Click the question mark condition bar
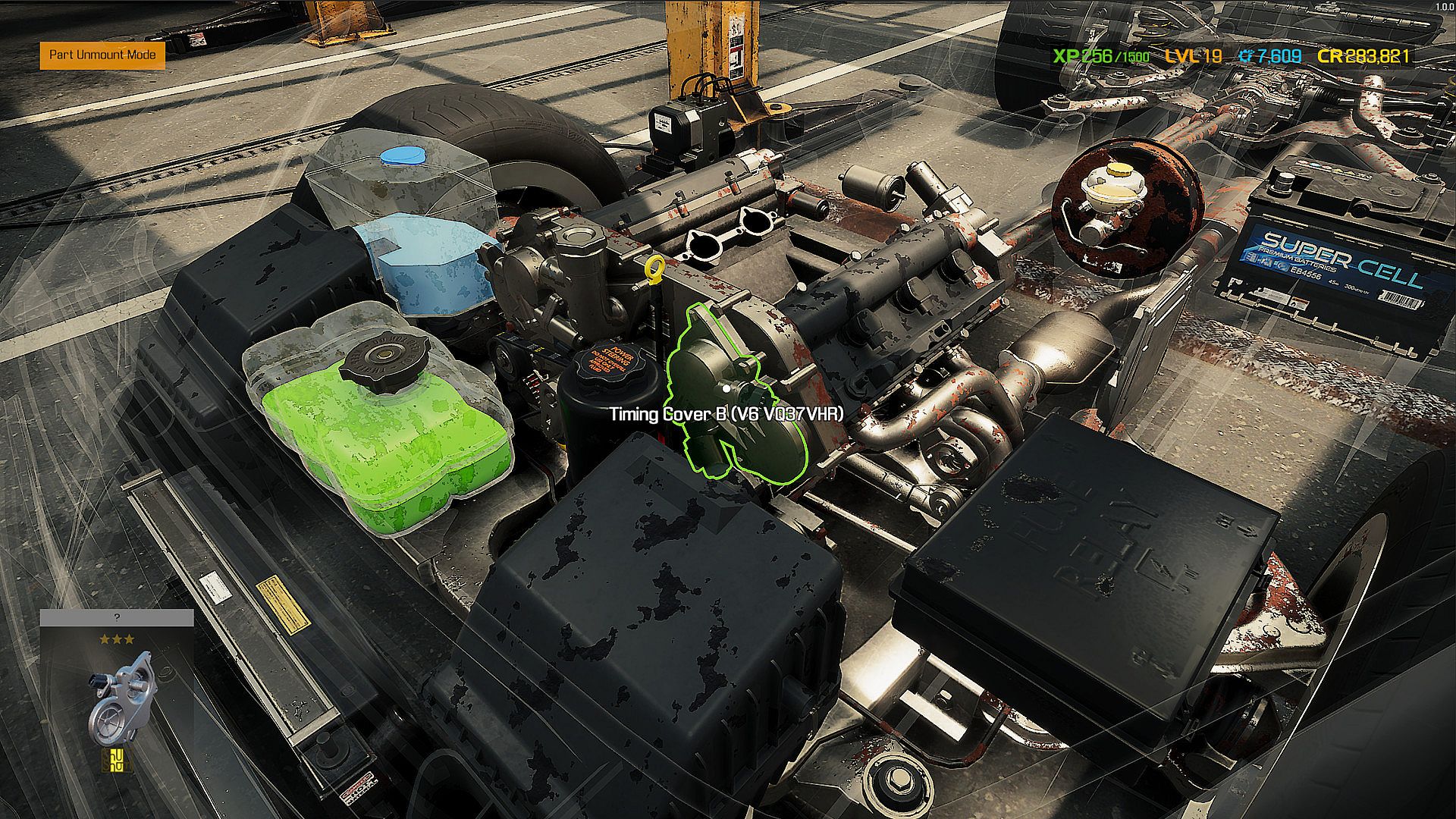 pos(117,618)
